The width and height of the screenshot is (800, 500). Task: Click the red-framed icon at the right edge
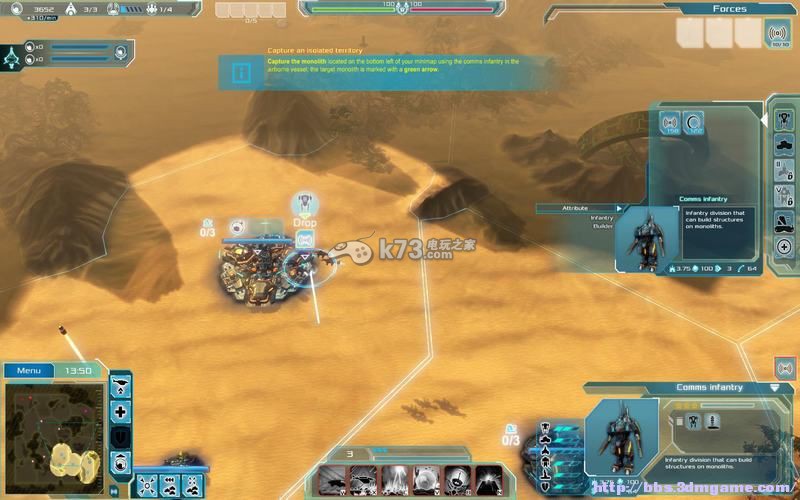click(x=785, y=368)
